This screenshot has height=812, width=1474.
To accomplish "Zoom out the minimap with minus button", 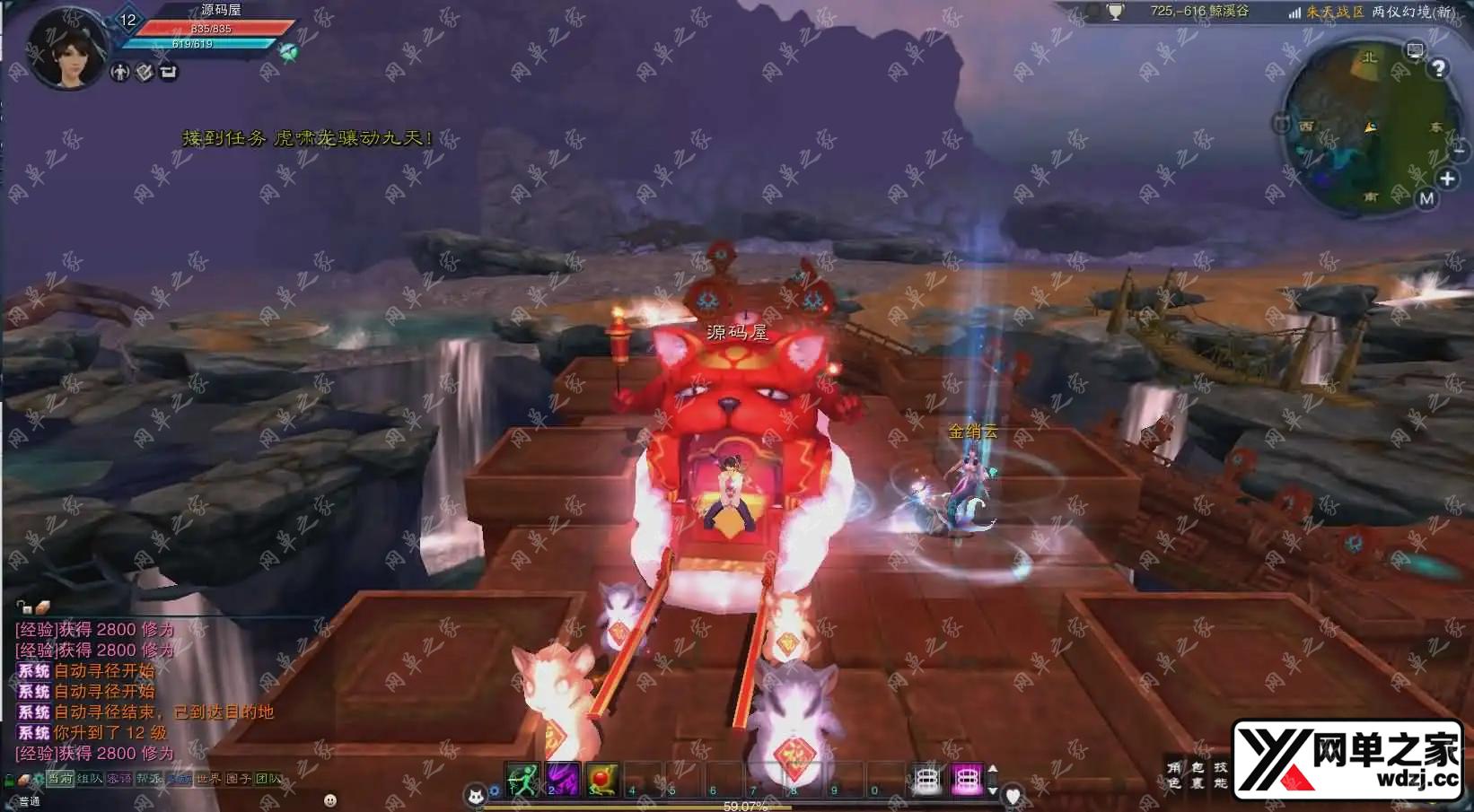I will click(x=1460, y=149).
